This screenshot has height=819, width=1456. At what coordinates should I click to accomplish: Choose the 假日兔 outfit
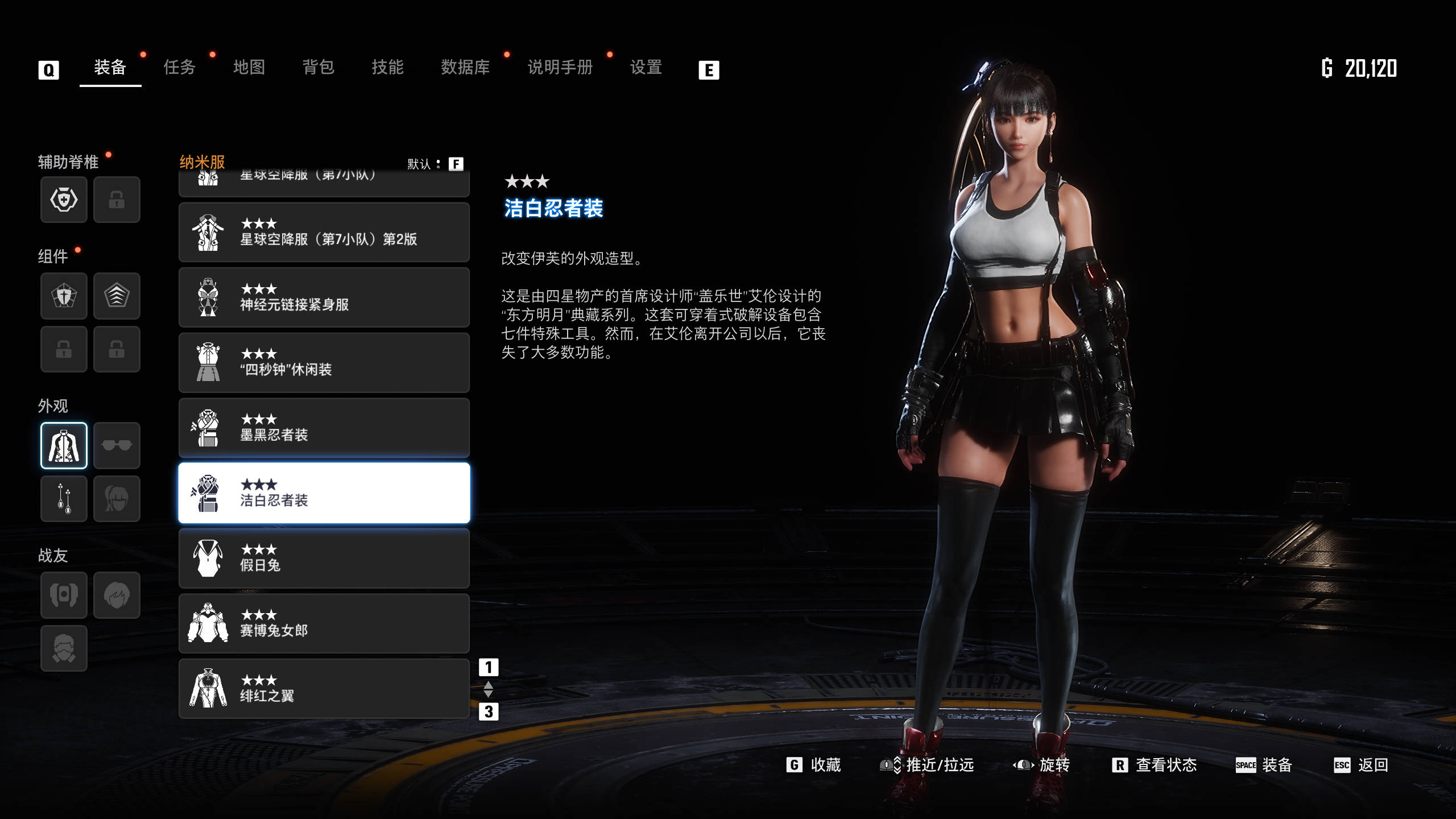tap(324, 558)
